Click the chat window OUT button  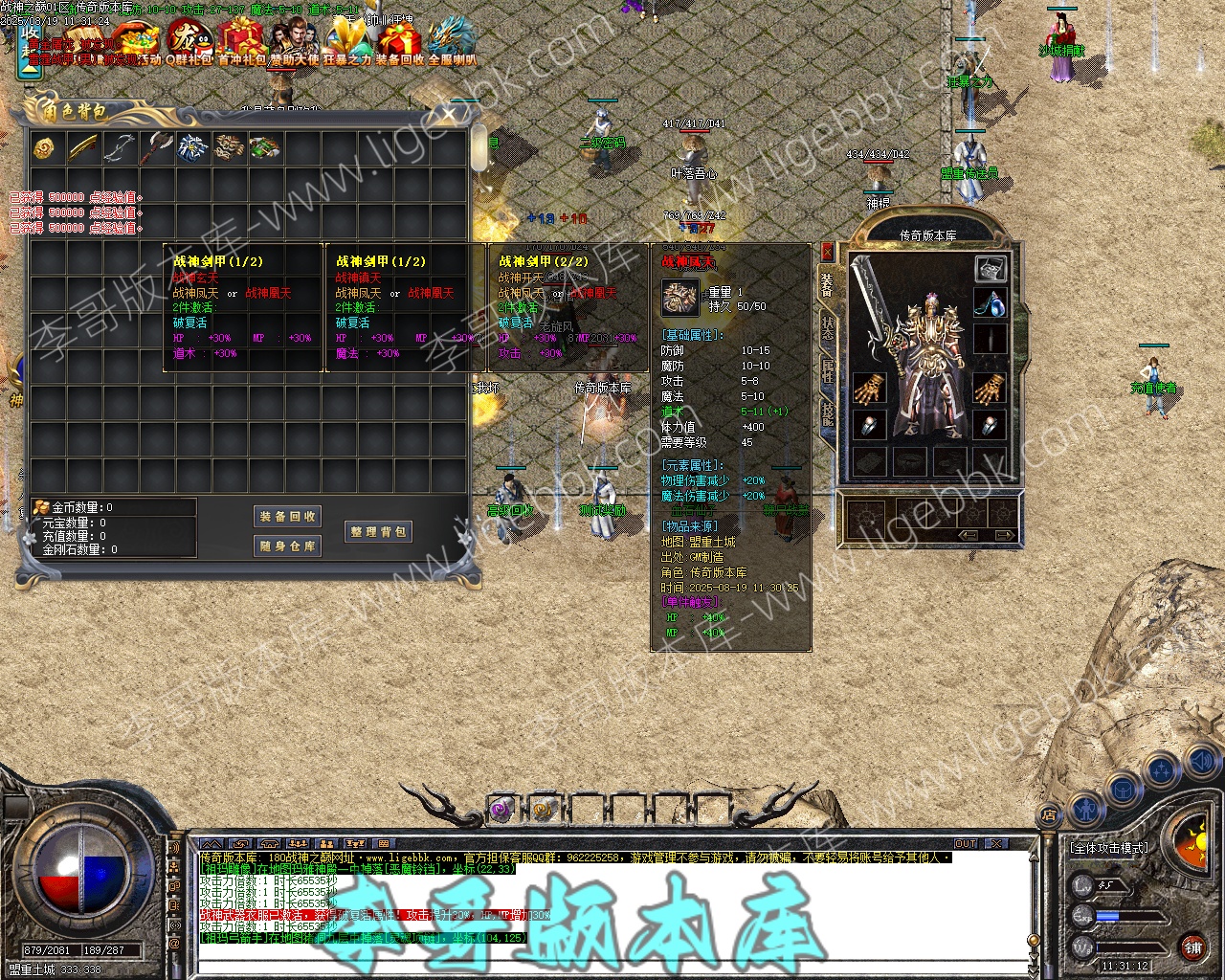[x=966, y=844]
